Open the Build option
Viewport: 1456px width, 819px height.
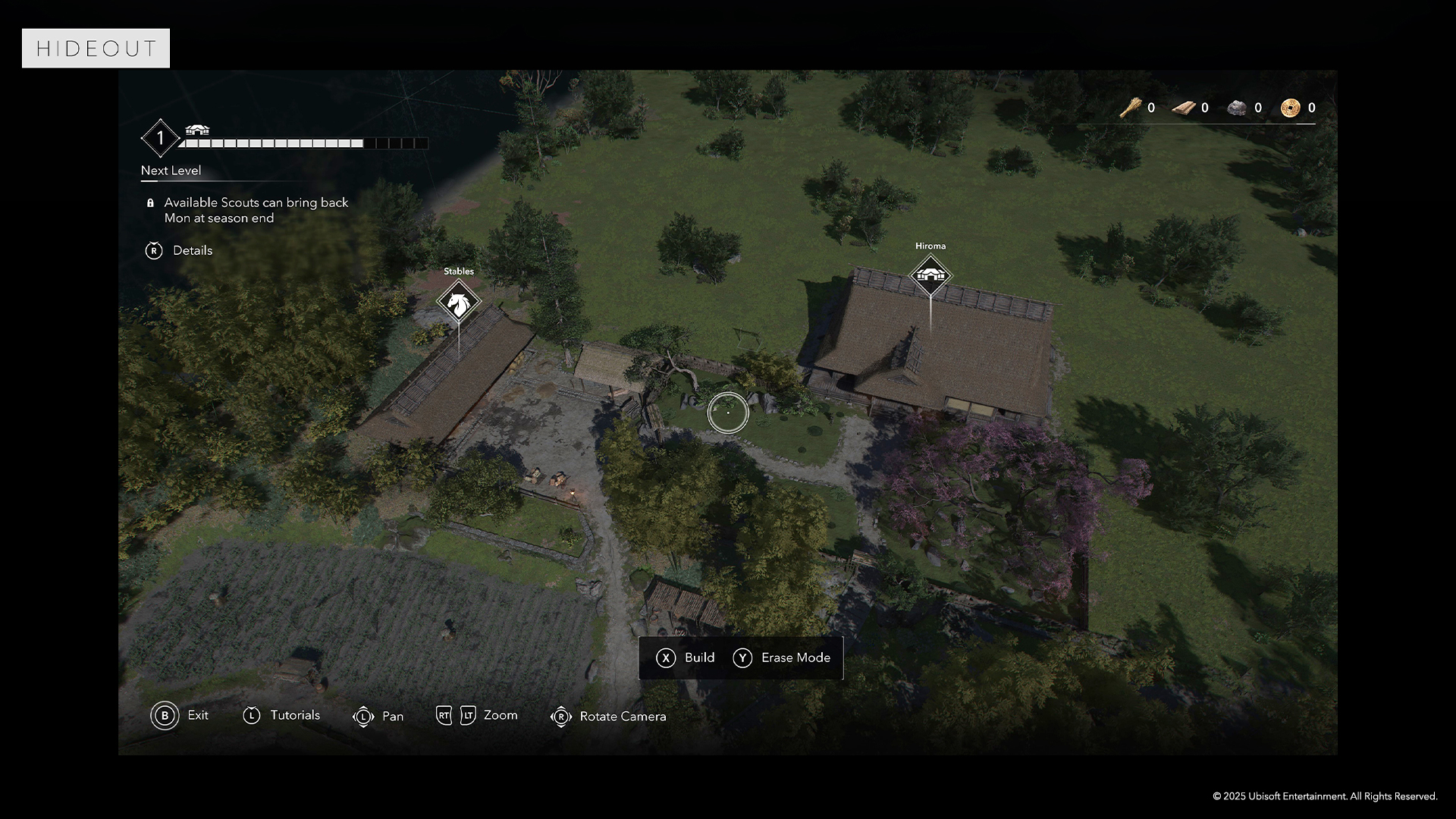685,657
